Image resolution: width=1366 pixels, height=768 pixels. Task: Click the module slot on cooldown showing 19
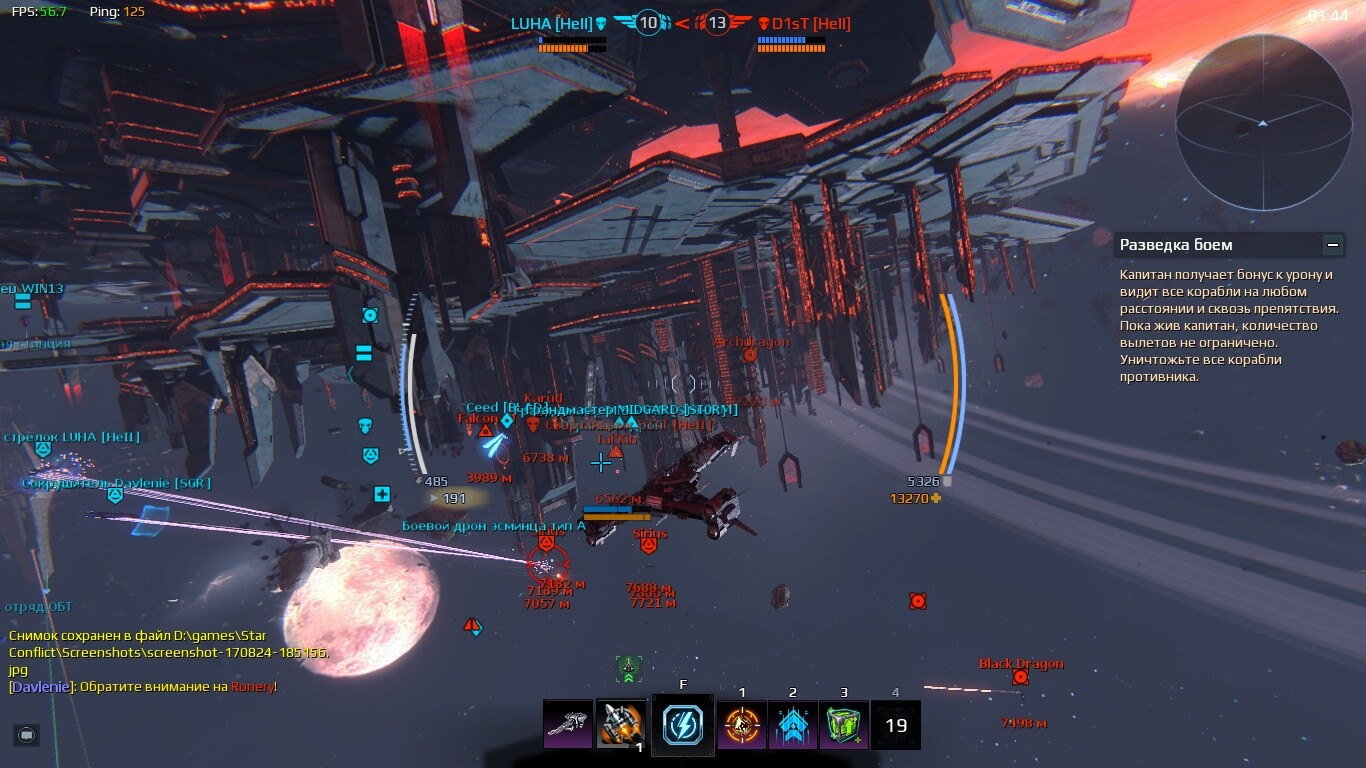coord(896,725)
